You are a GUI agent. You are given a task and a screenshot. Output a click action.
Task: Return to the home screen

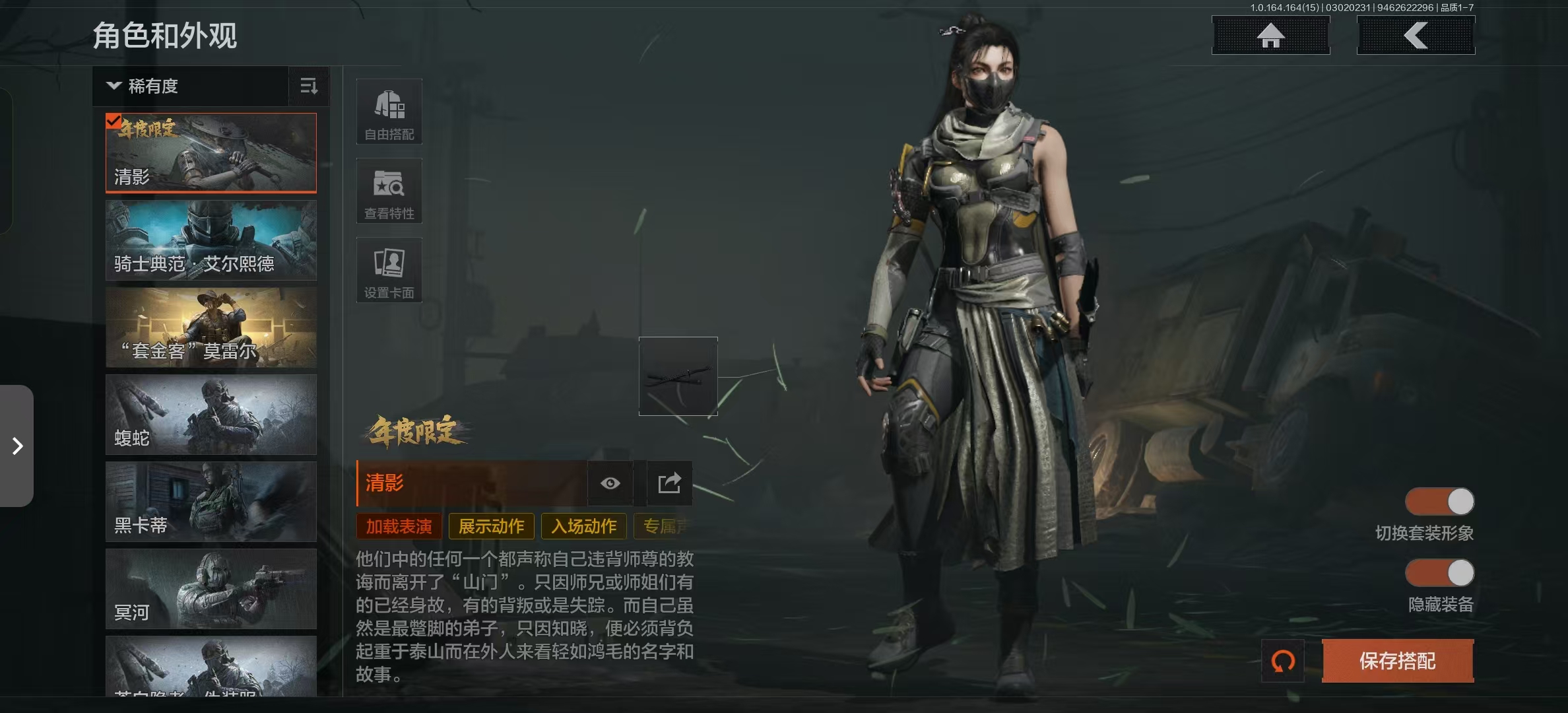tap(1270, 36)
